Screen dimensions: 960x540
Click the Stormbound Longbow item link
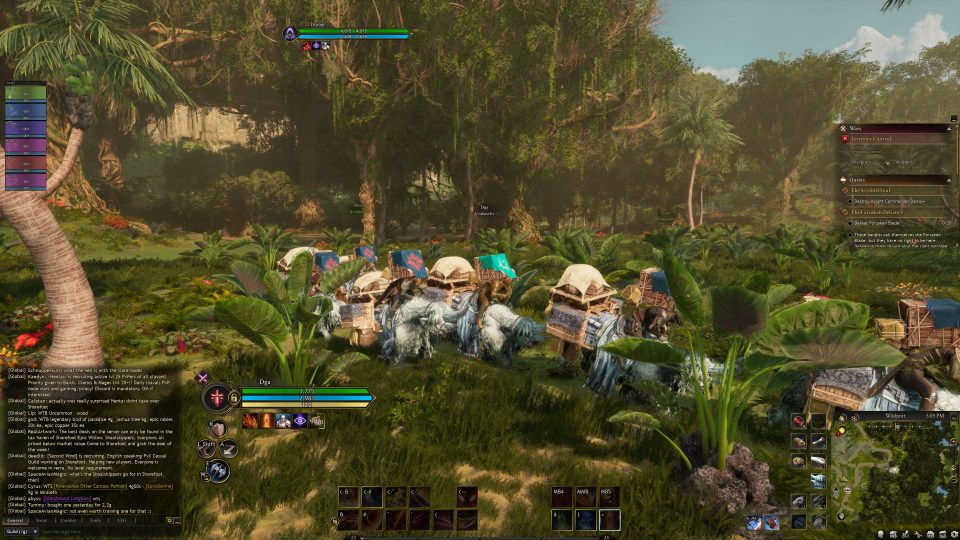click(x=68, y=497)
